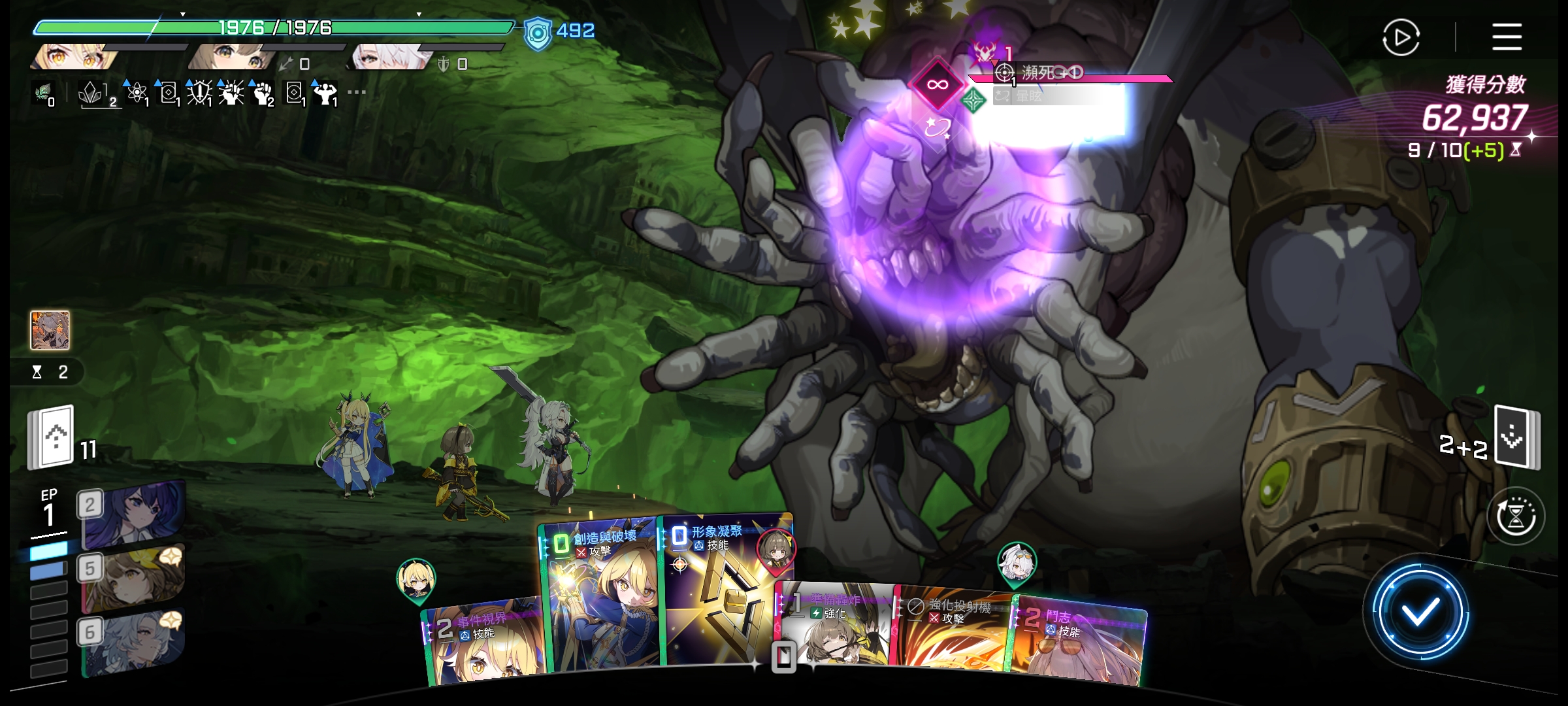Choose the 鬥志 skill card
Viewport: 1568px width, 706px height.
pyautogui.click(x=1078, y=641)
